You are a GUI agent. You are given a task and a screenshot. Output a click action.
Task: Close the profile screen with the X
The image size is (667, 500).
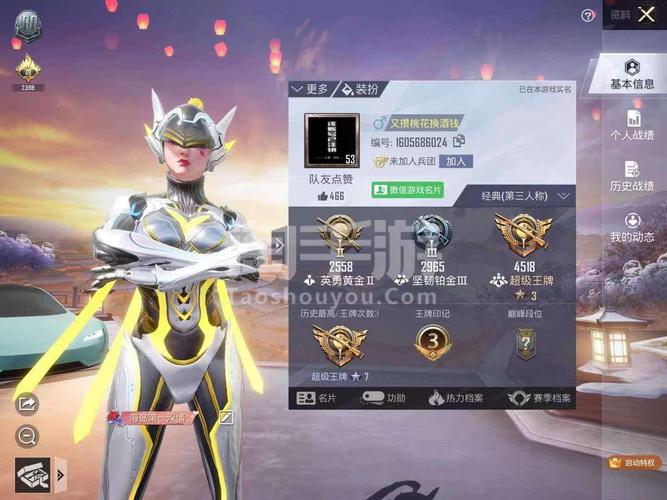coord(646,15)
